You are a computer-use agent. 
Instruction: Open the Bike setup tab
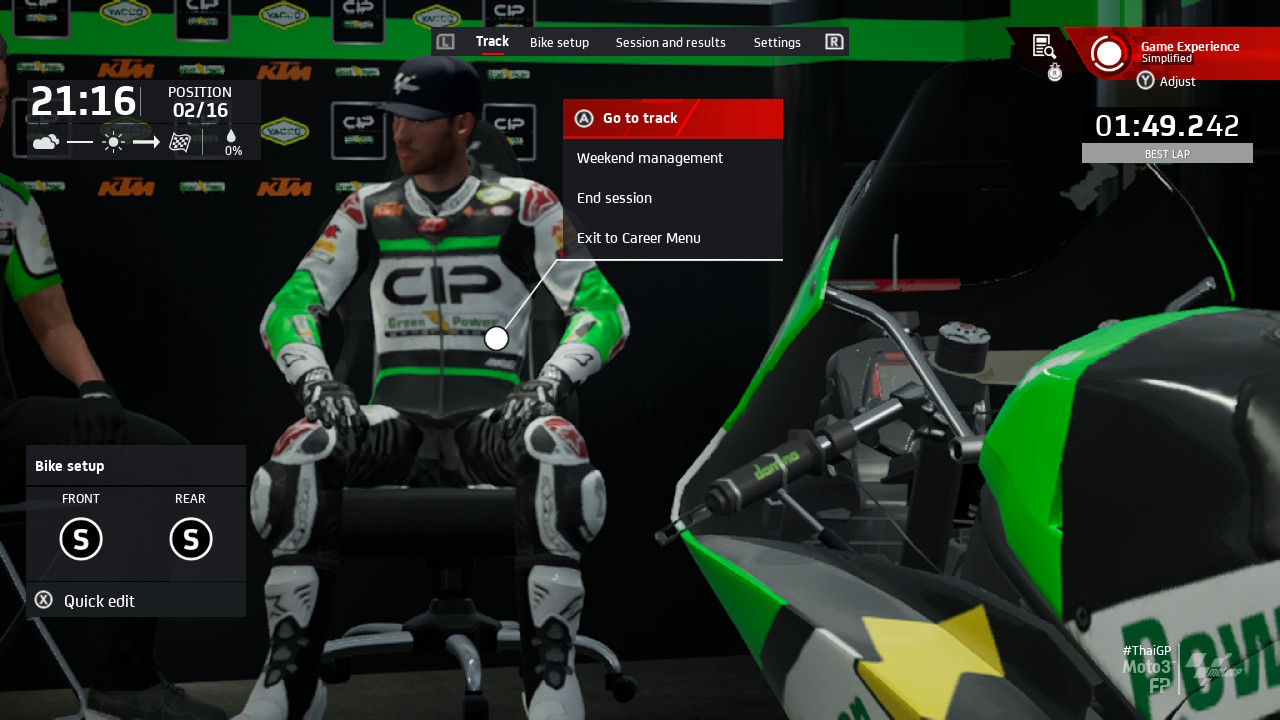coord(559,42)
